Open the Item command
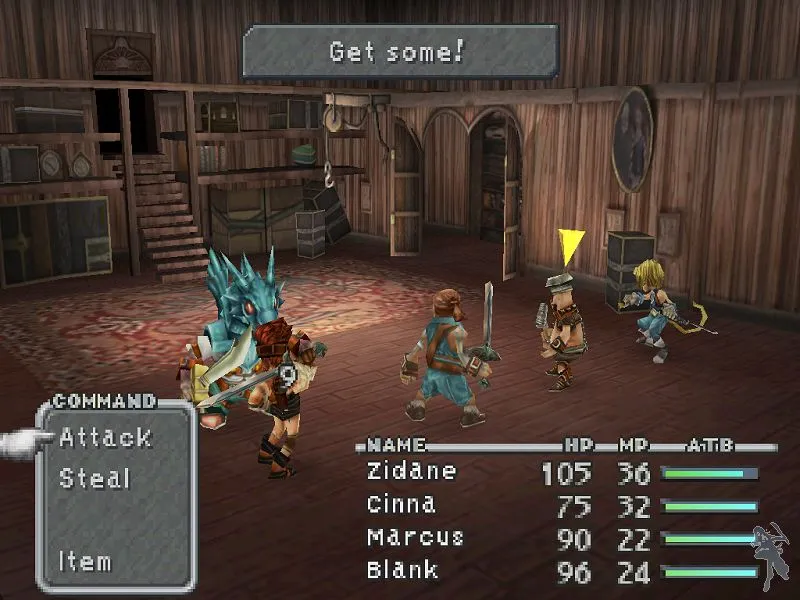Screen dimensions: 800x600 (85, 561)
